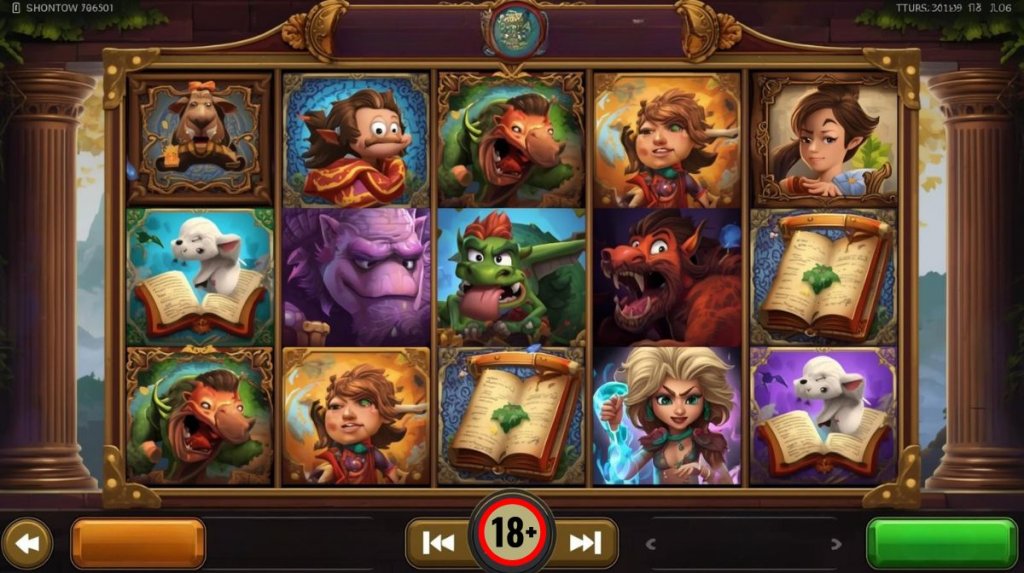Click the round double-arrow rewind button

tap(27, 543)
